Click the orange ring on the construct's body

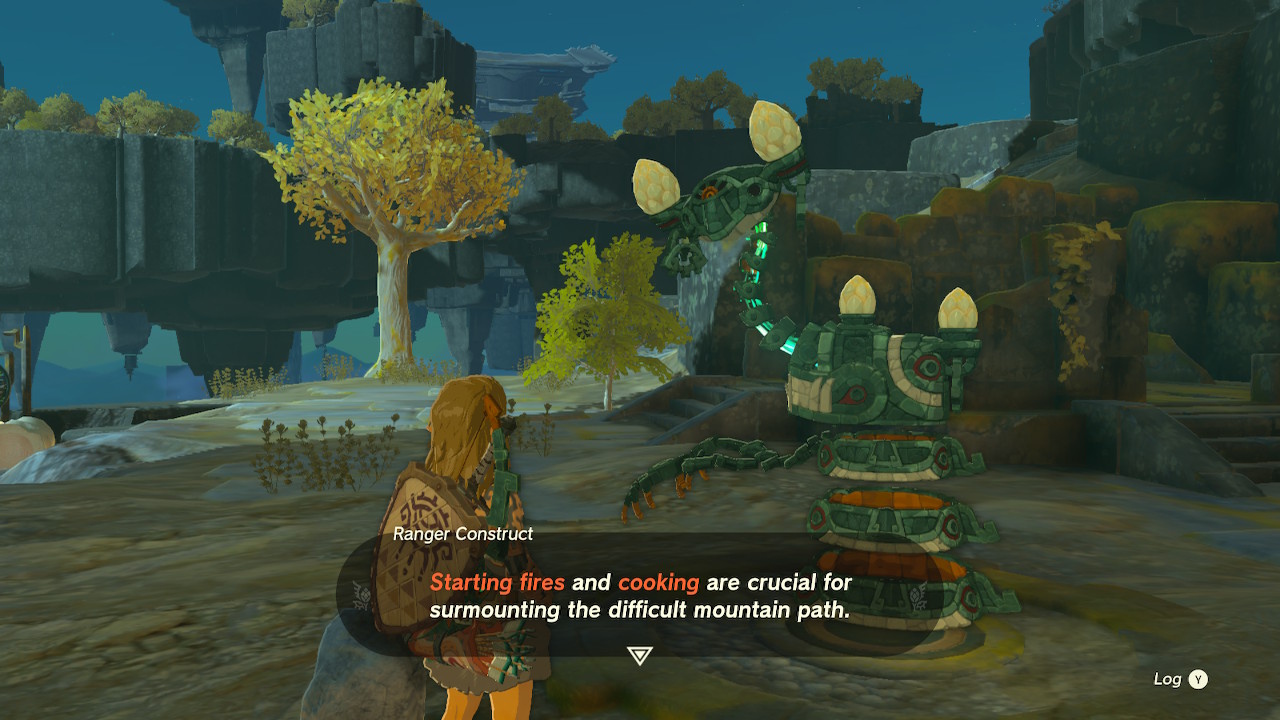click(885, 437)
